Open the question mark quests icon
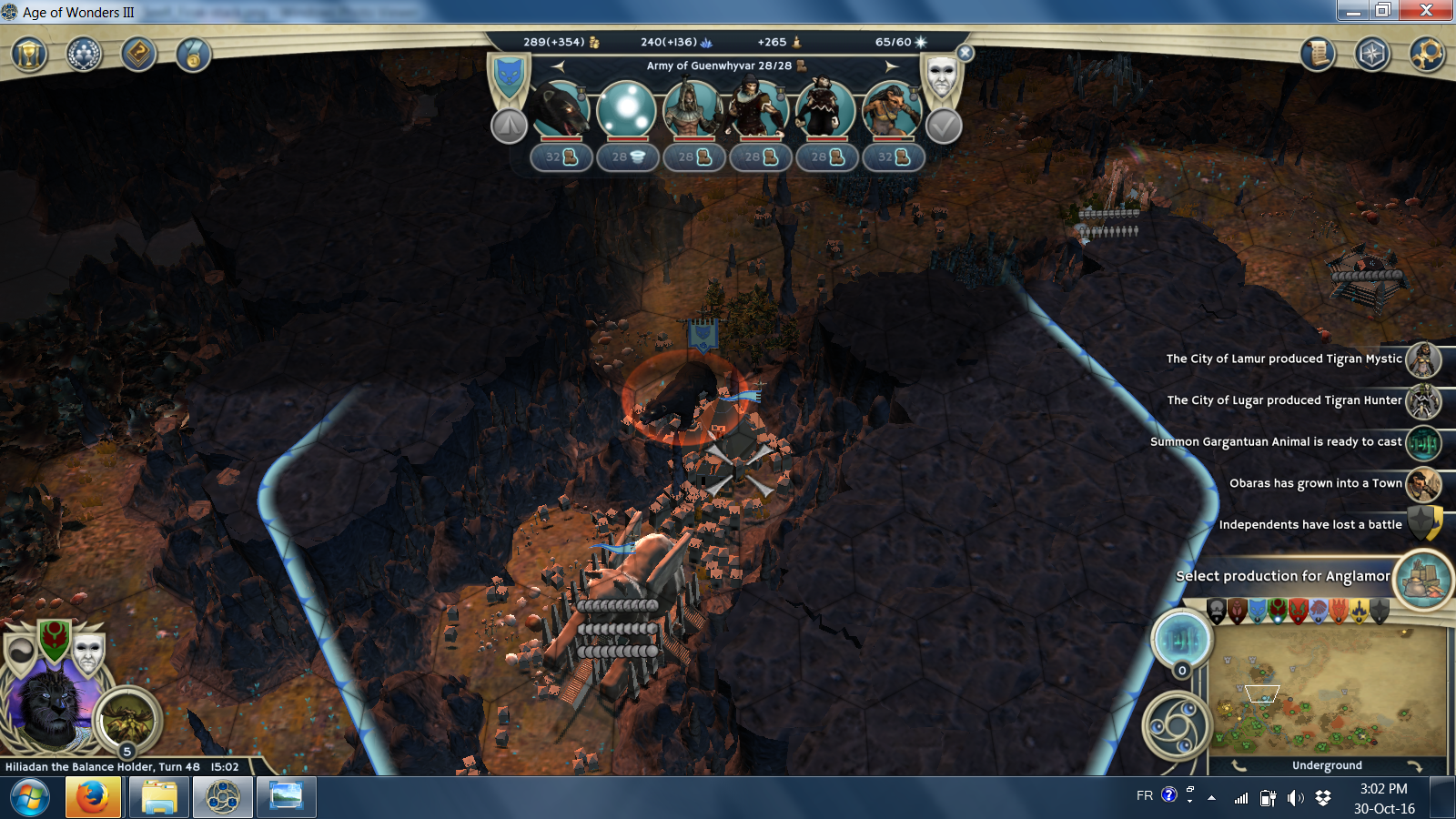1456x819 pixels. [x=138, y=55]
